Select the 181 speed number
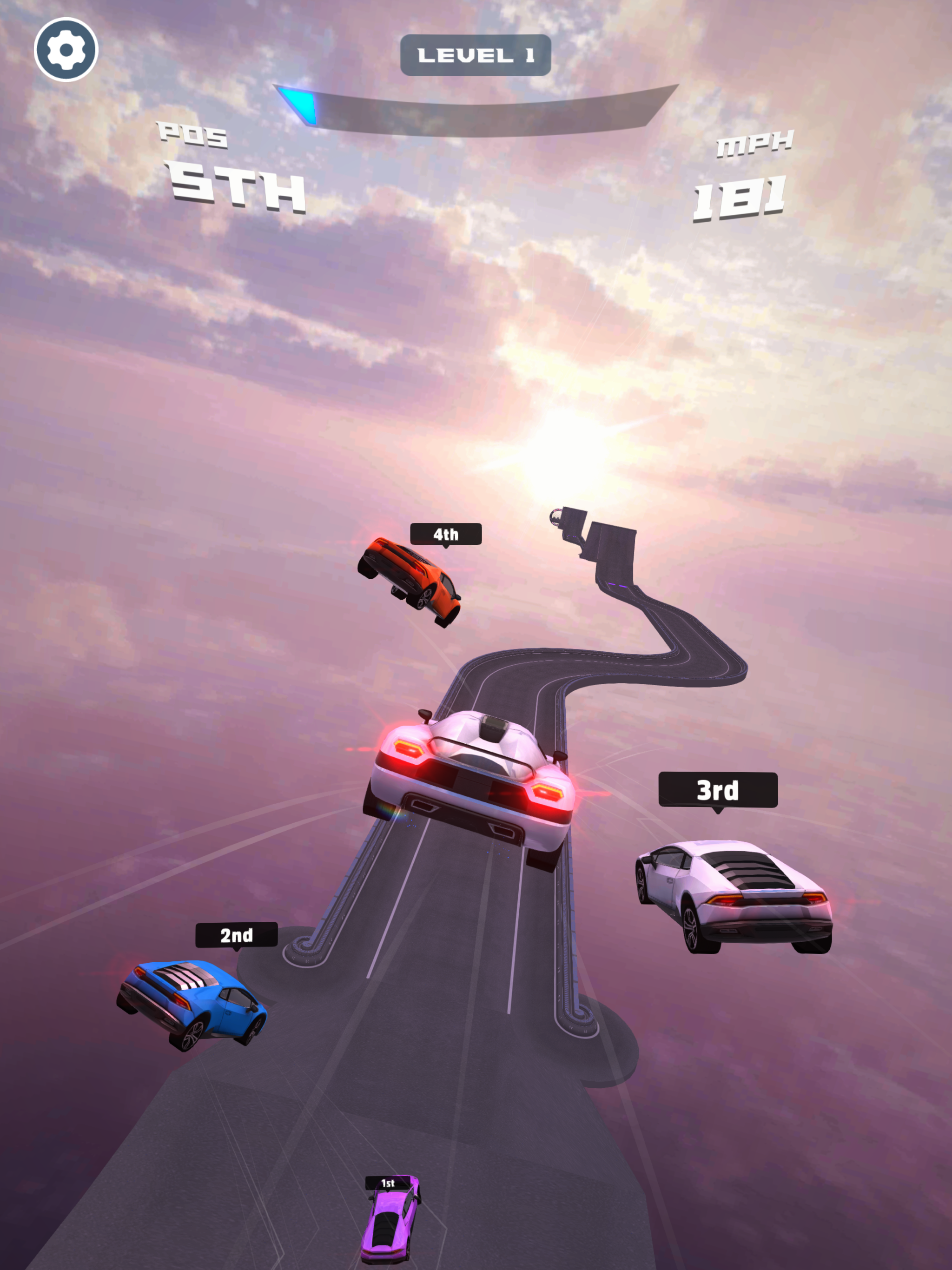The width and height of the screenshot is (952, 1270). pos(738,198)
